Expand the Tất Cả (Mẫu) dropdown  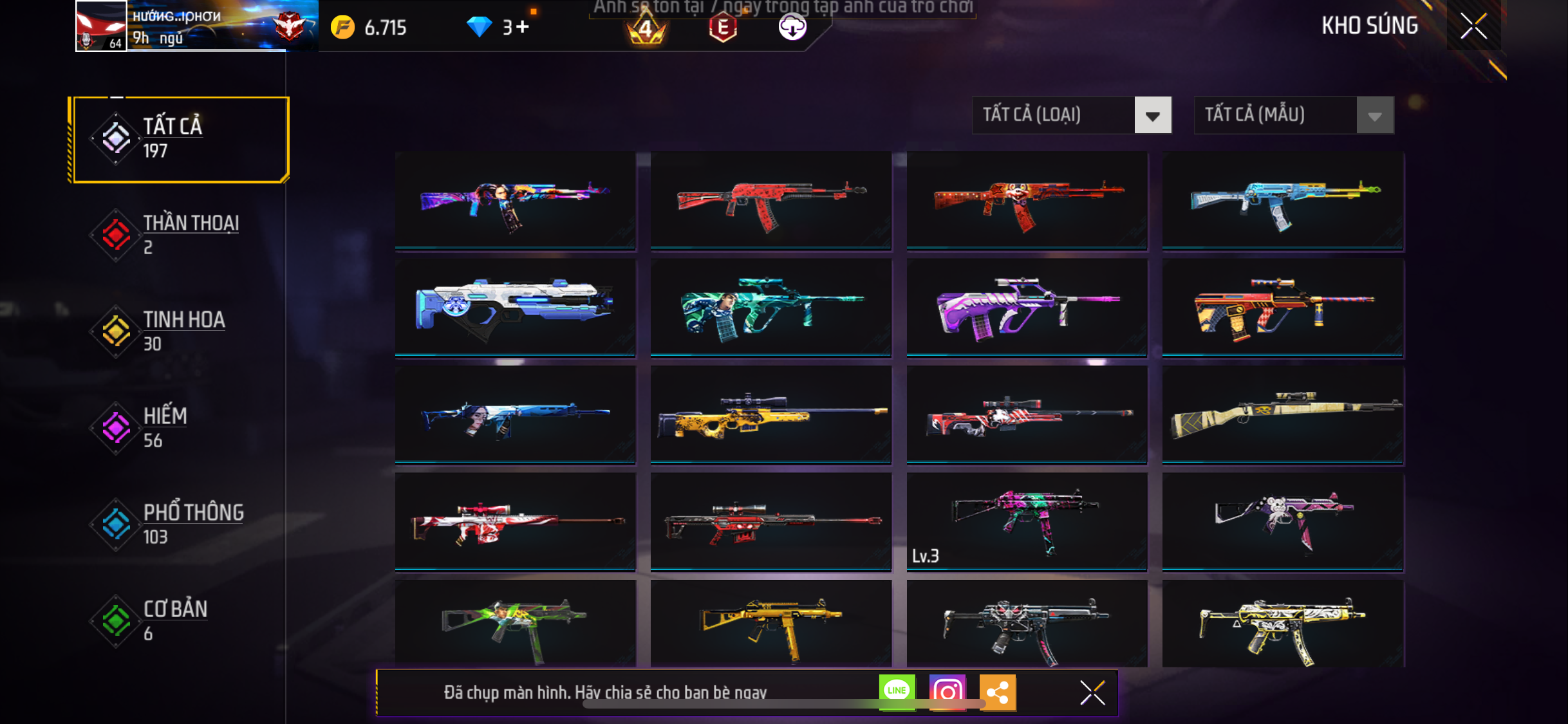1293,115
